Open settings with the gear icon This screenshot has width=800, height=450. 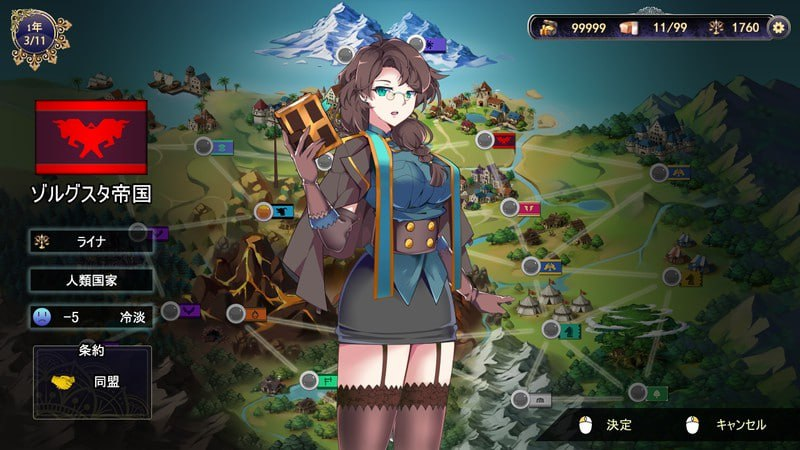coord(779,27)
